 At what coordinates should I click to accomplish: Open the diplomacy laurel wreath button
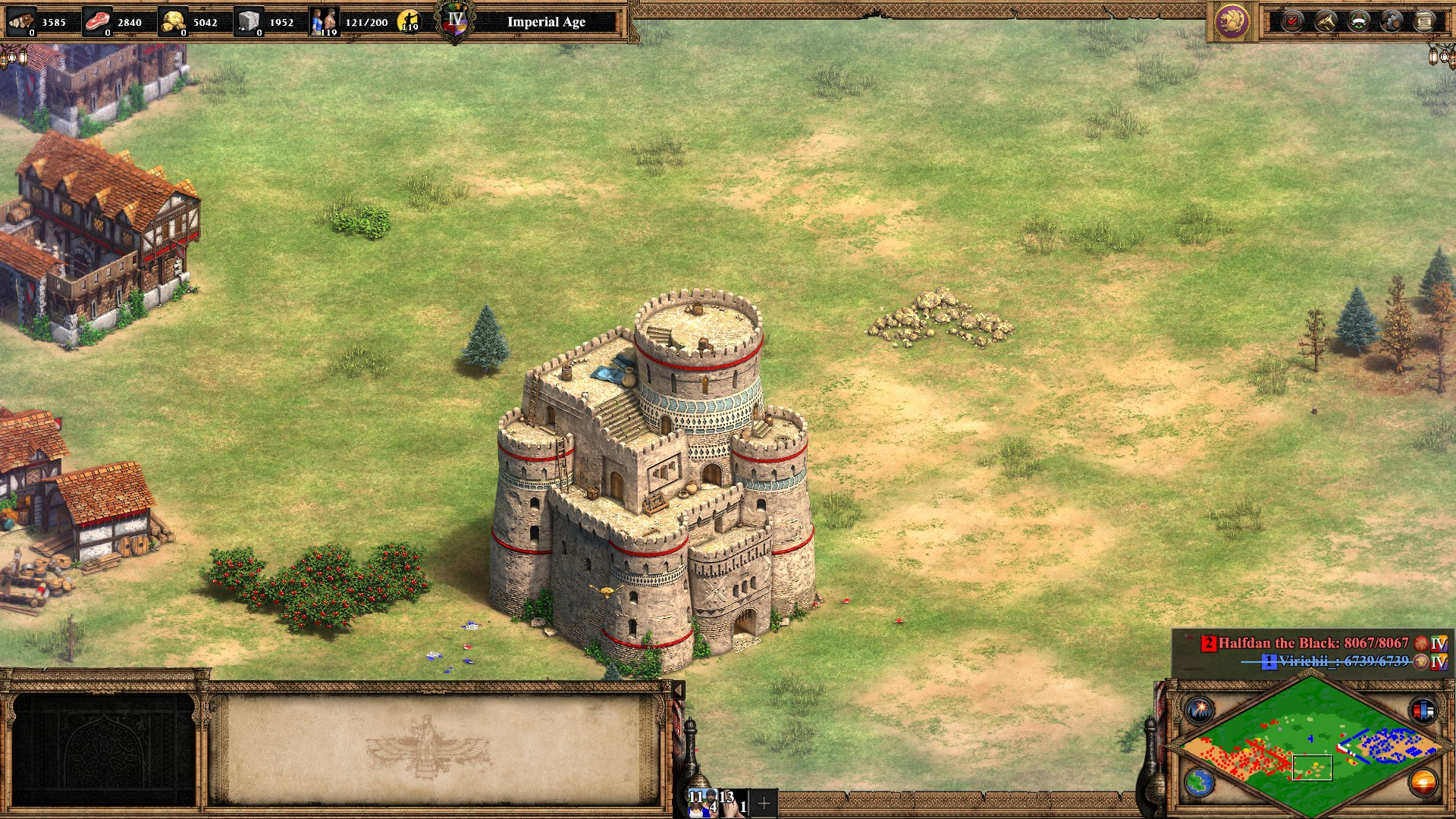1358,21
